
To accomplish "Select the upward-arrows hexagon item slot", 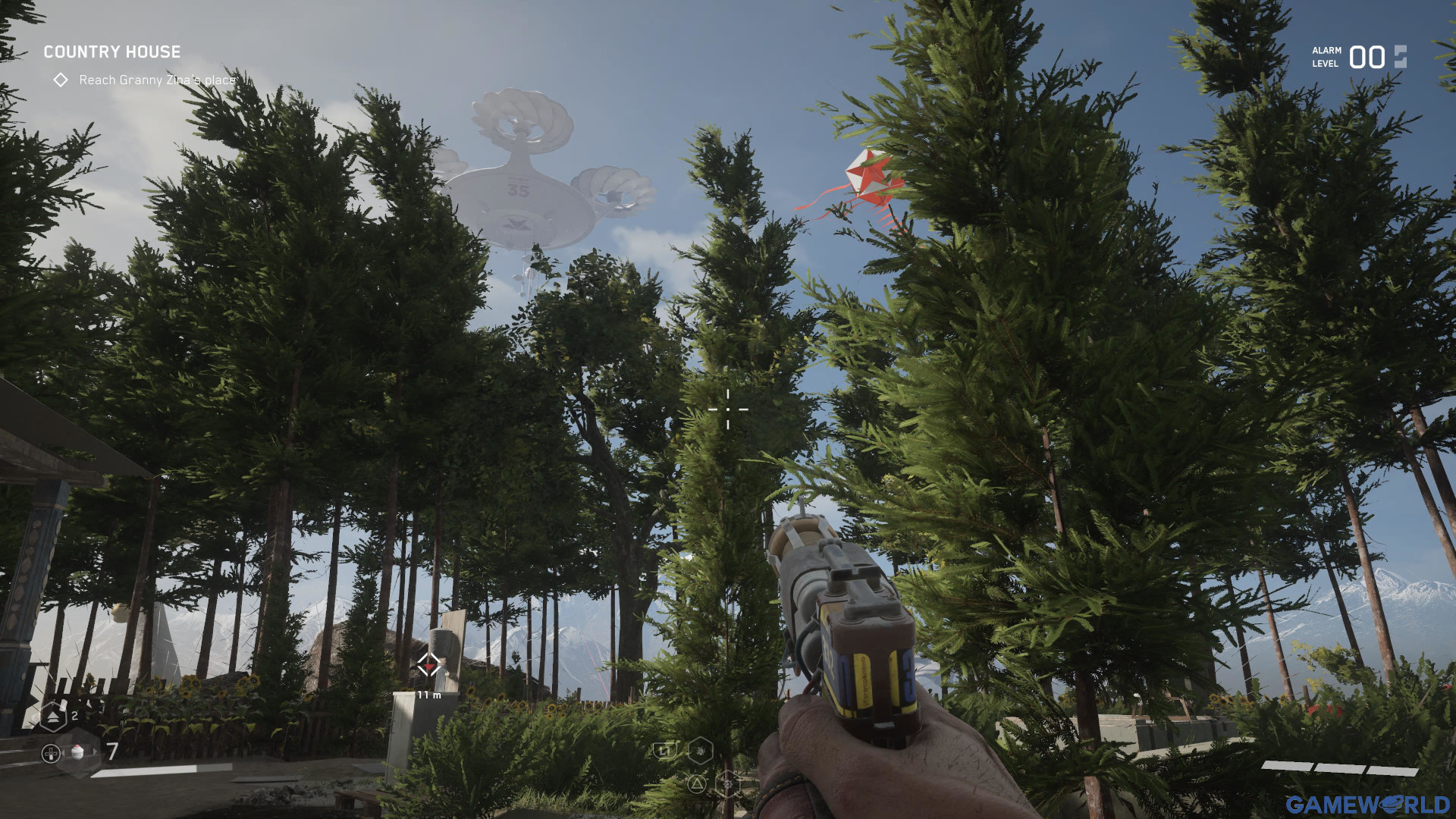I will coord(53,715).
